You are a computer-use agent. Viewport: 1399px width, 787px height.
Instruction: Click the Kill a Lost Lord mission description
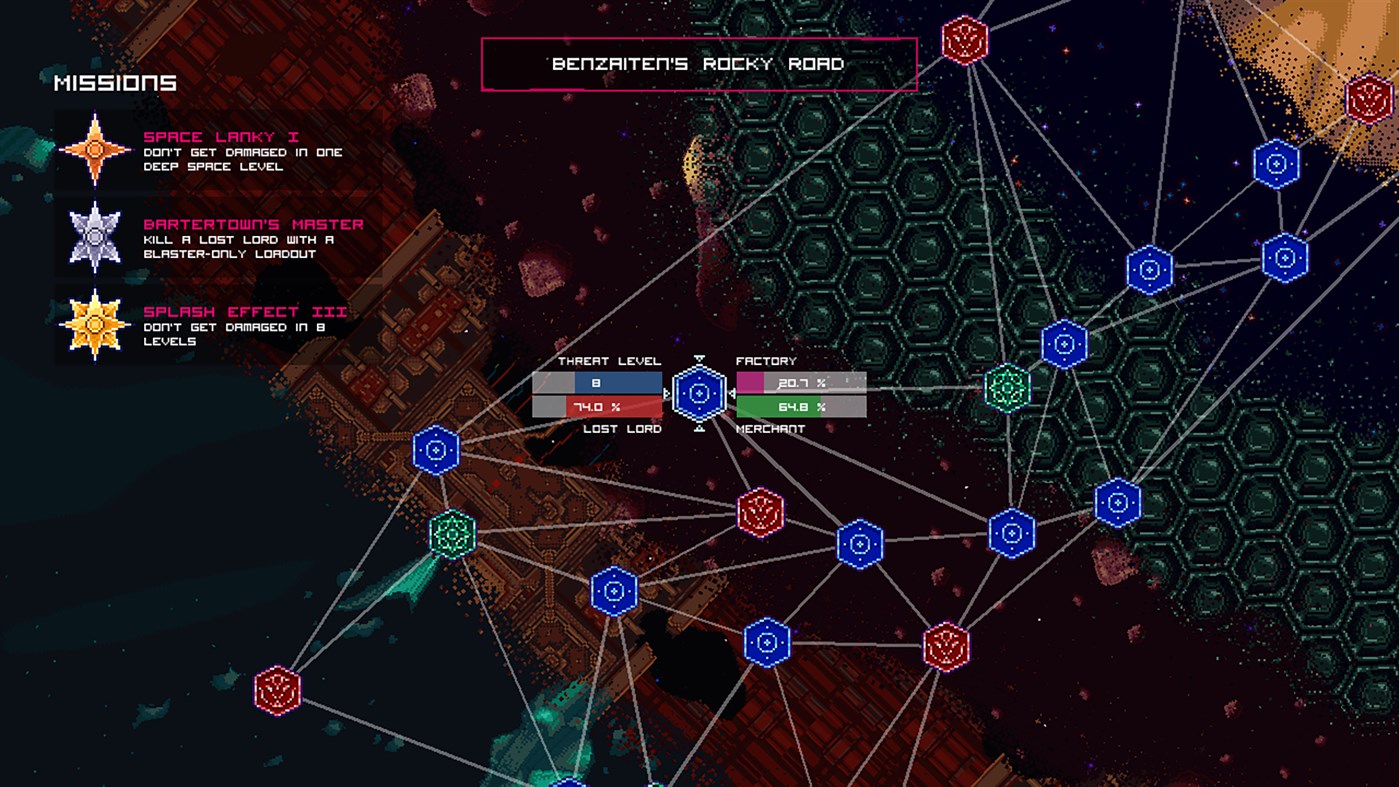(240, 245)
